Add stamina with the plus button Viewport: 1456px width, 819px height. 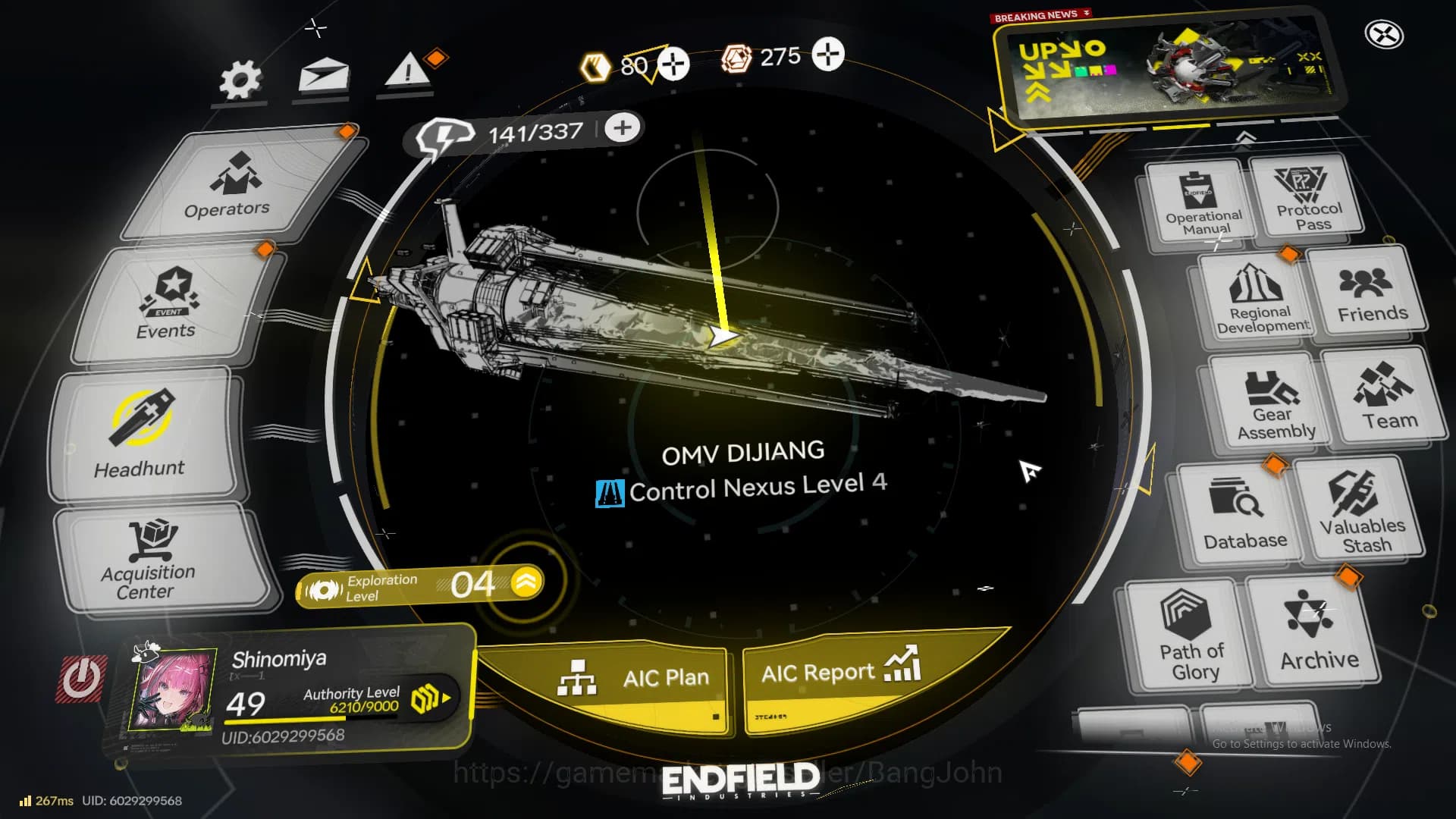coord(623,128)
